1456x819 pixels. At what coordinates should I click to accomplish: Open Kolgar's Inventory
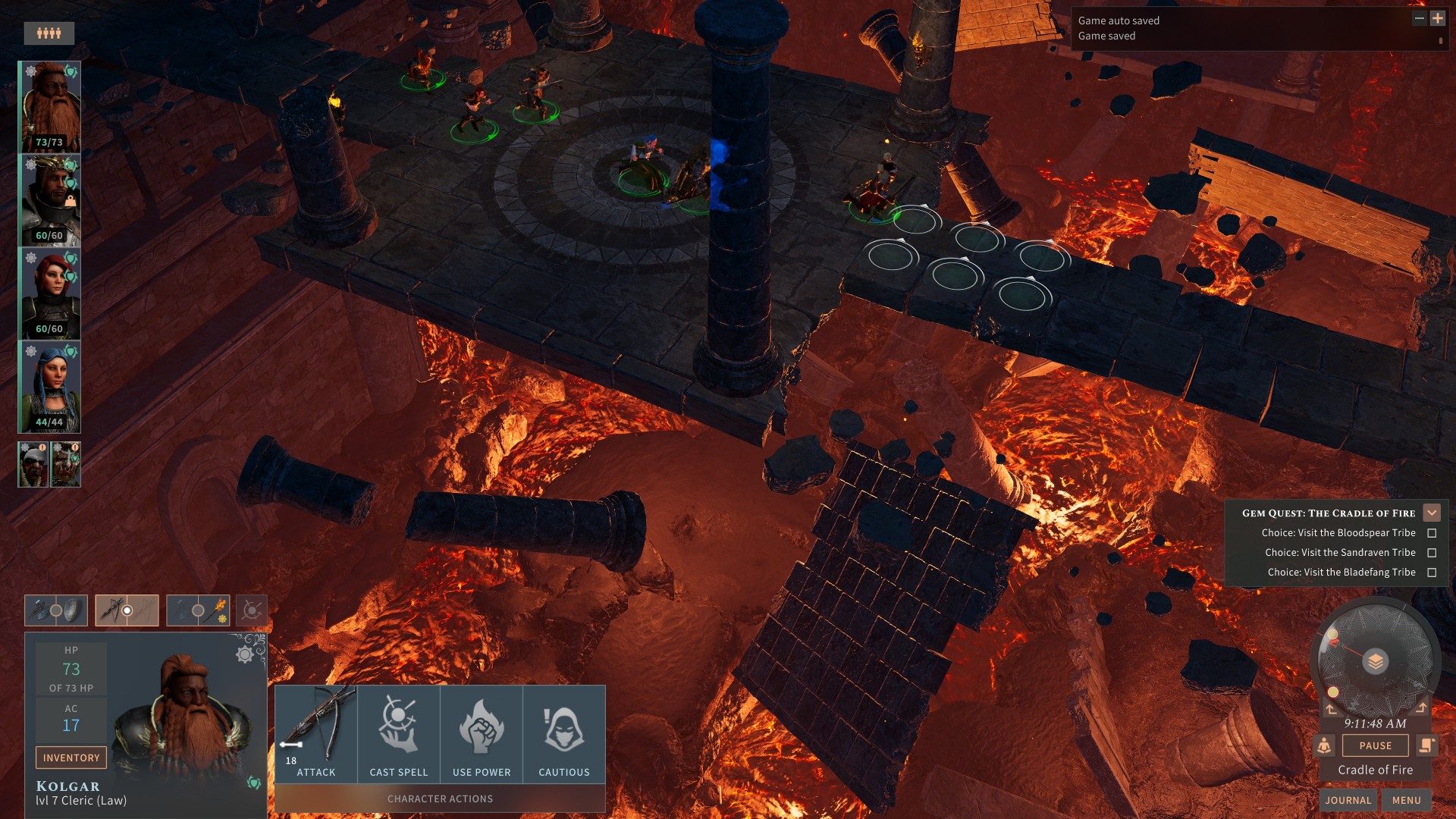[71, 758]
